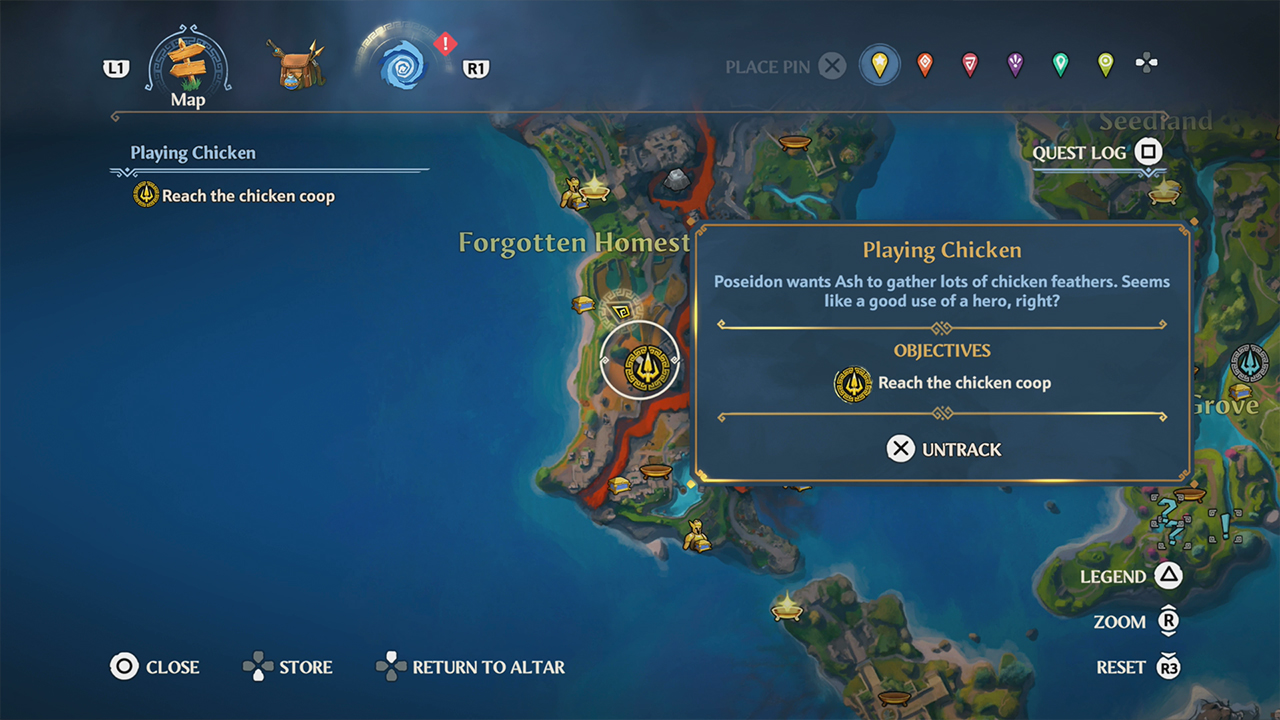The image size is (1280, 720).
Task: Open the Quest Log
Action: (x=1097, y=153)
